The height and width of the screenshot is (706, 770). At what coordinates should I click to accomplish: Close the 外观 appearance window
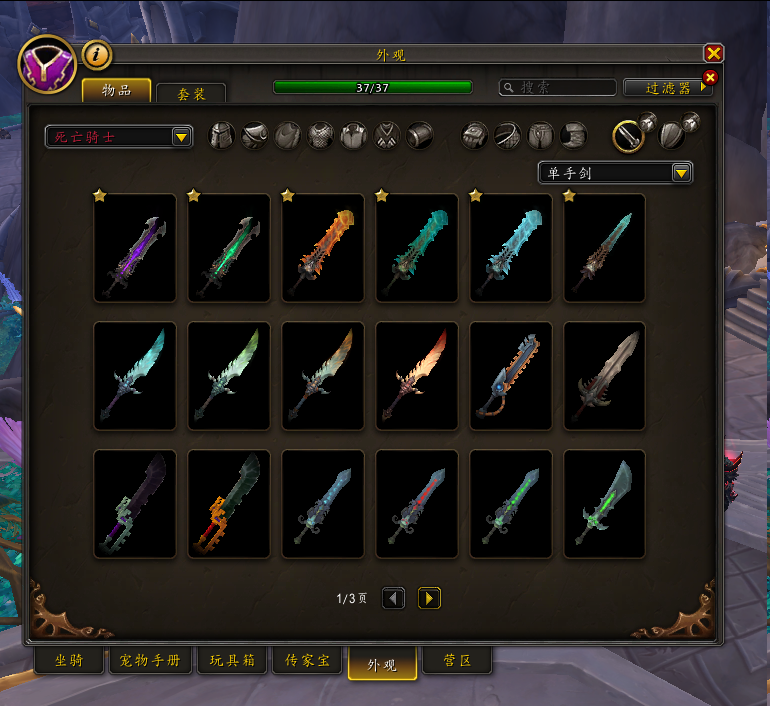pyautogui.click(x=713, y=53)
